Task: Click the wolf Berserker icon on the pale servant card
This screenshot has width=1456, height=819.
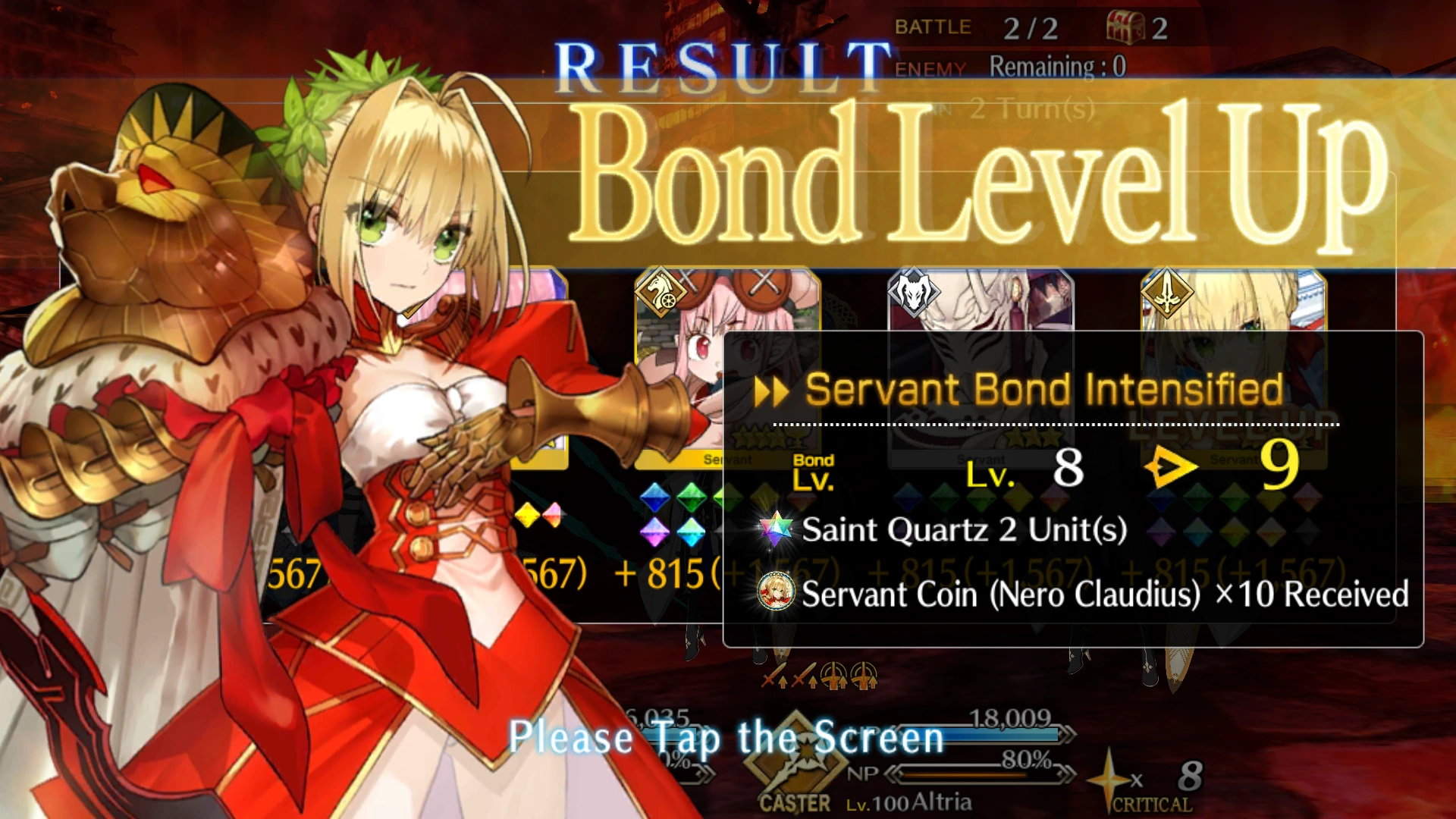Action: 913,292
